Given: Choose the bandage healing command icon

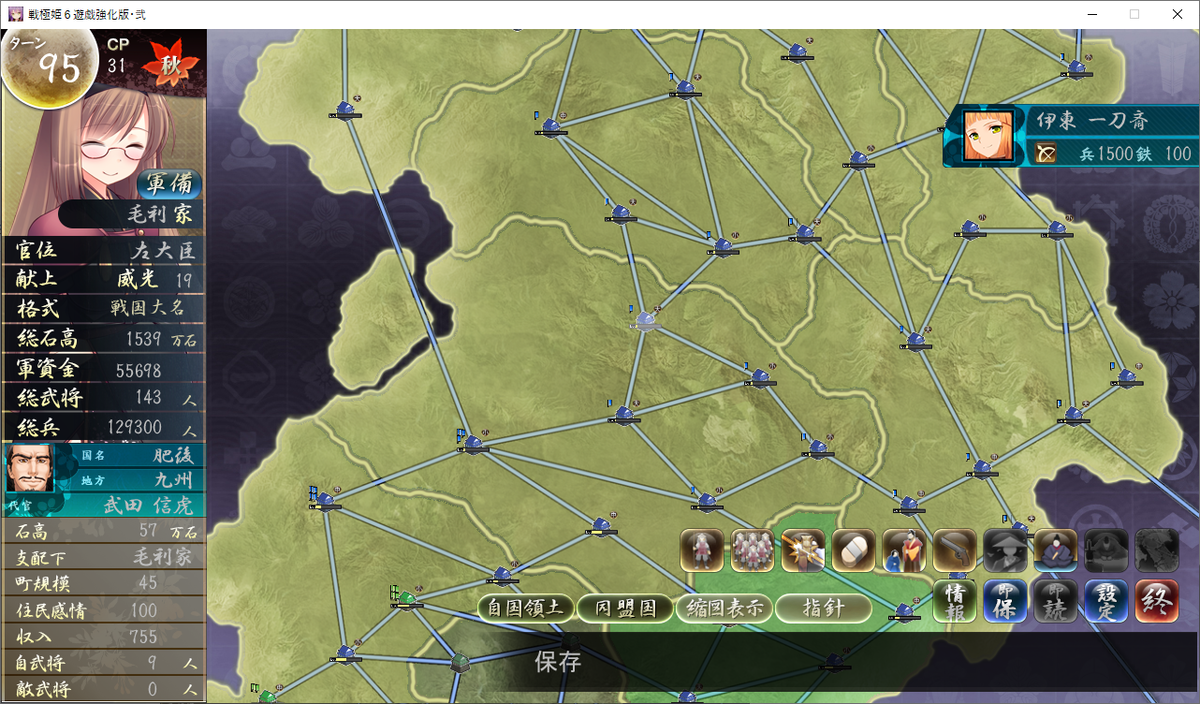Looking at the screenshot, I should [853, 550].
